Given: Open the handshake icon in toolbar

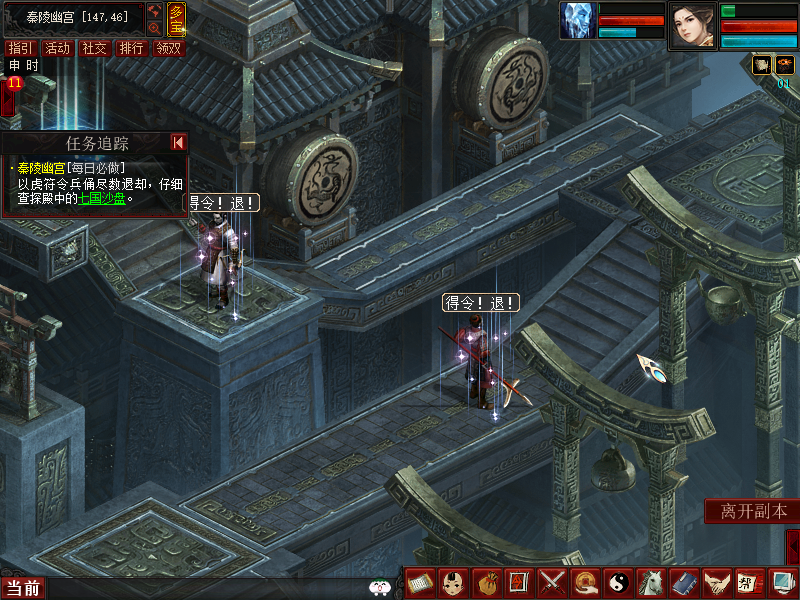Looking at the screenshot, I should click(x=715, y=582).
